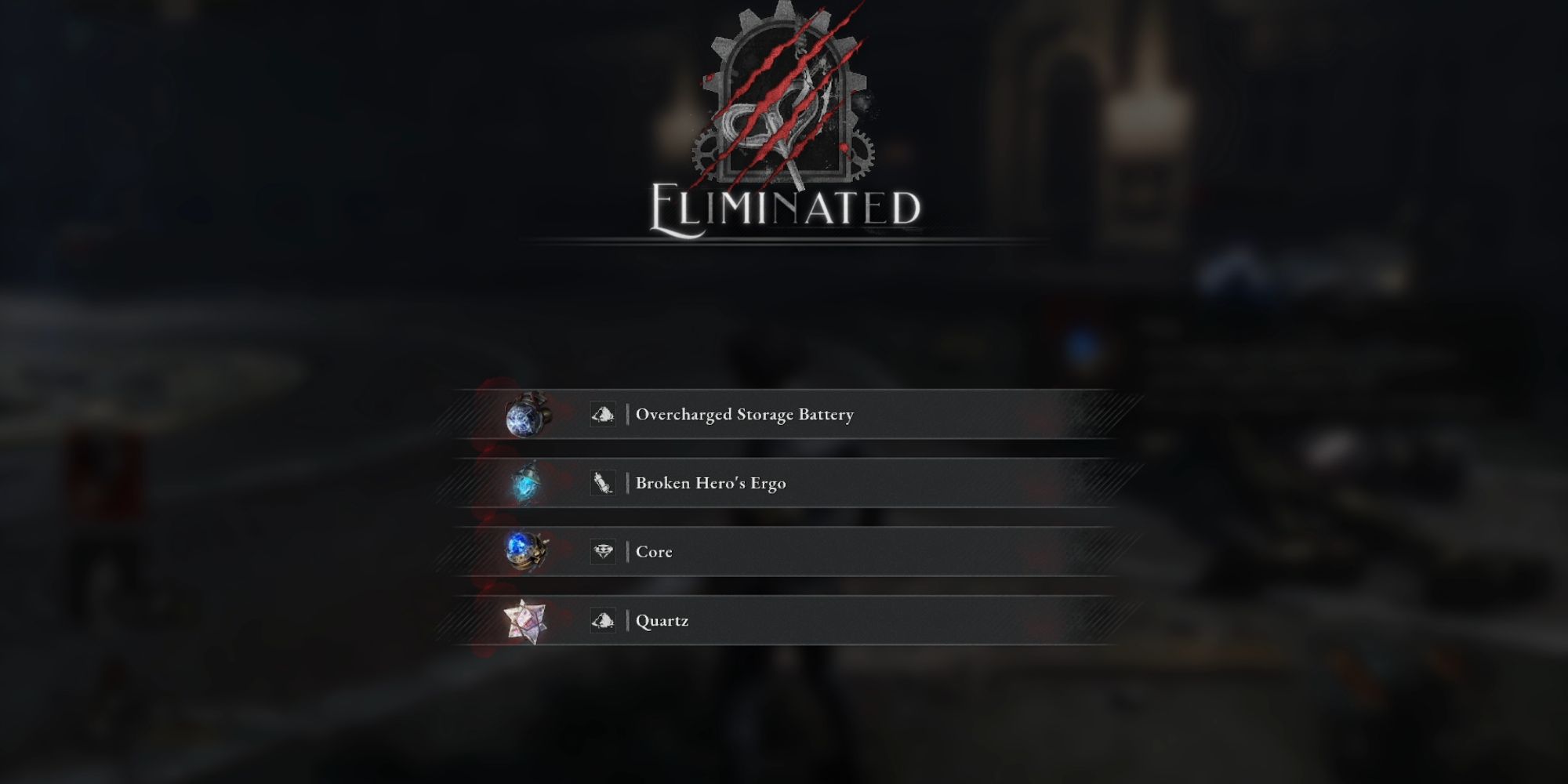Image resolution: width=1568 pixels, height=784 pixels.
Task: Click the divider line beneath ELIMINATED
Action: (x=784, y=243)
